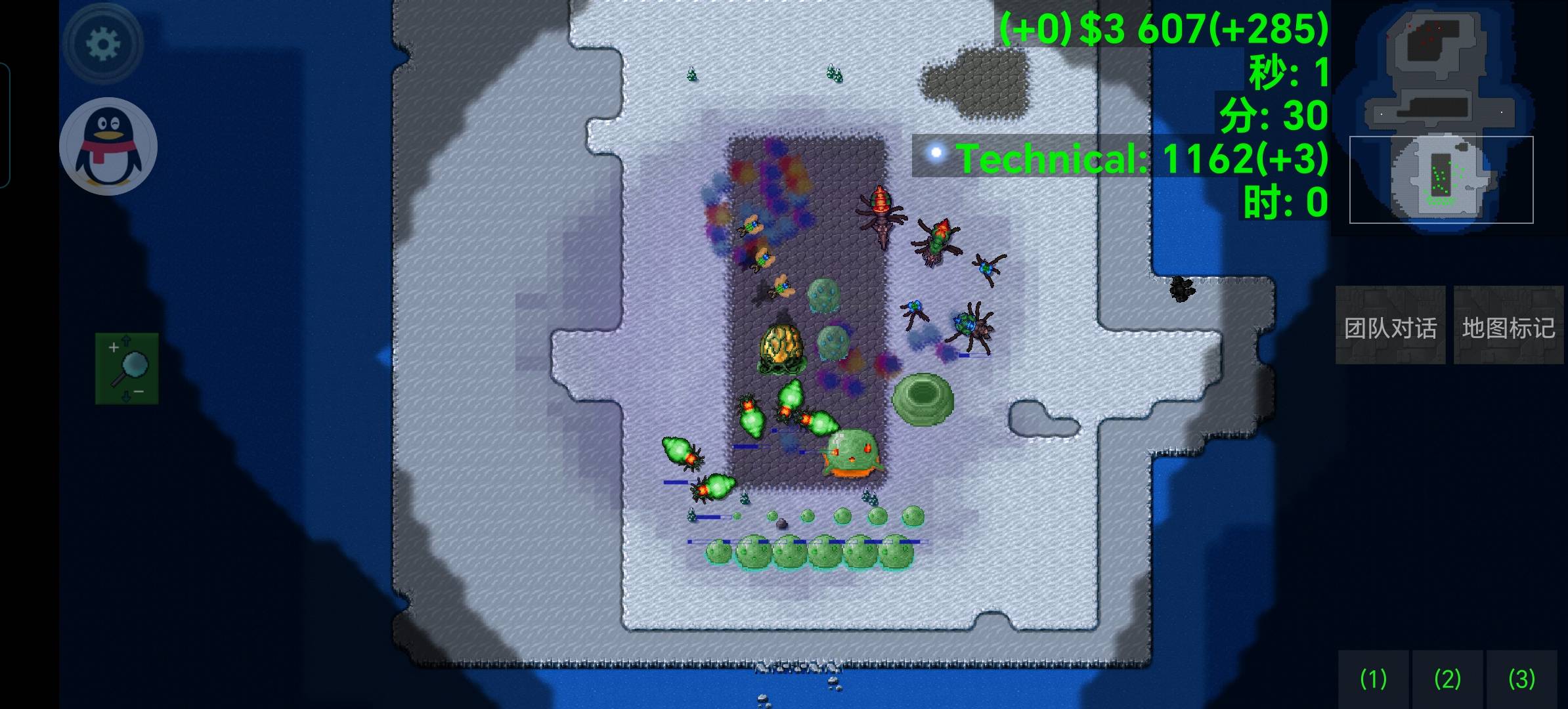Select control group (1)

pyautogui.click(x=1373, y=679)
